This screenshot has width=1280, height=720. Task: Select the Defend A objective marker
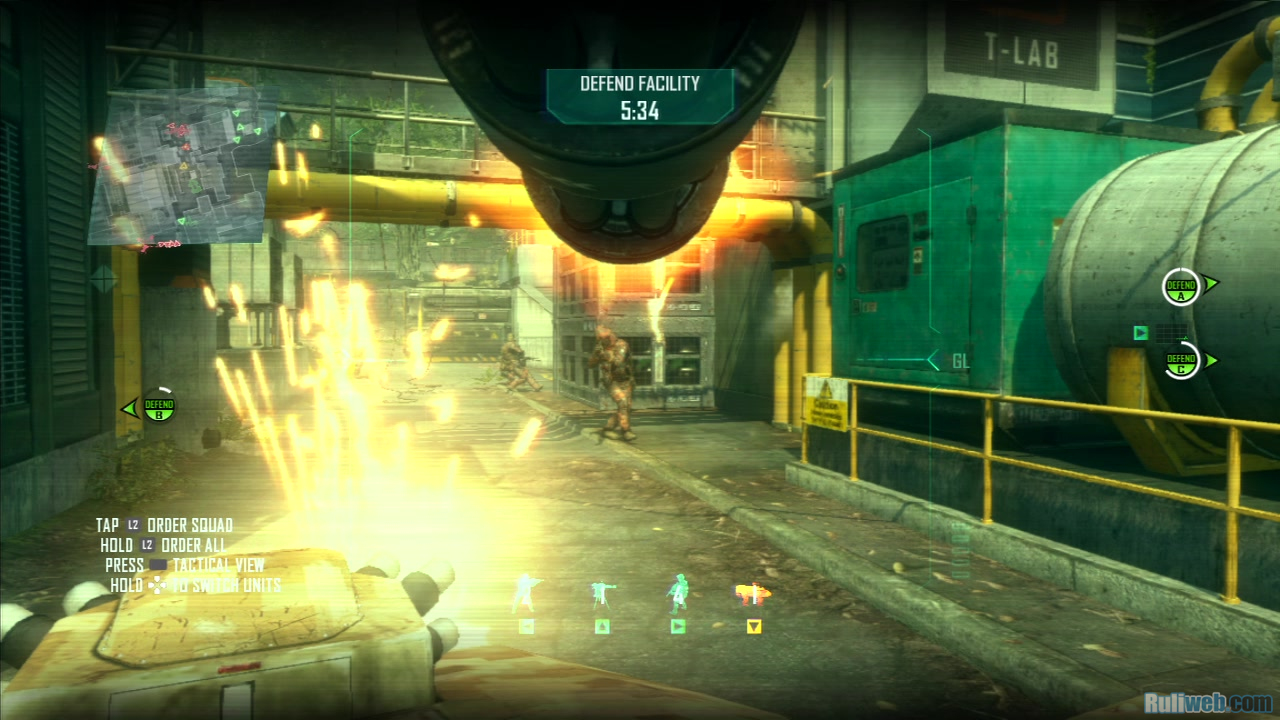pos(1181,287)
